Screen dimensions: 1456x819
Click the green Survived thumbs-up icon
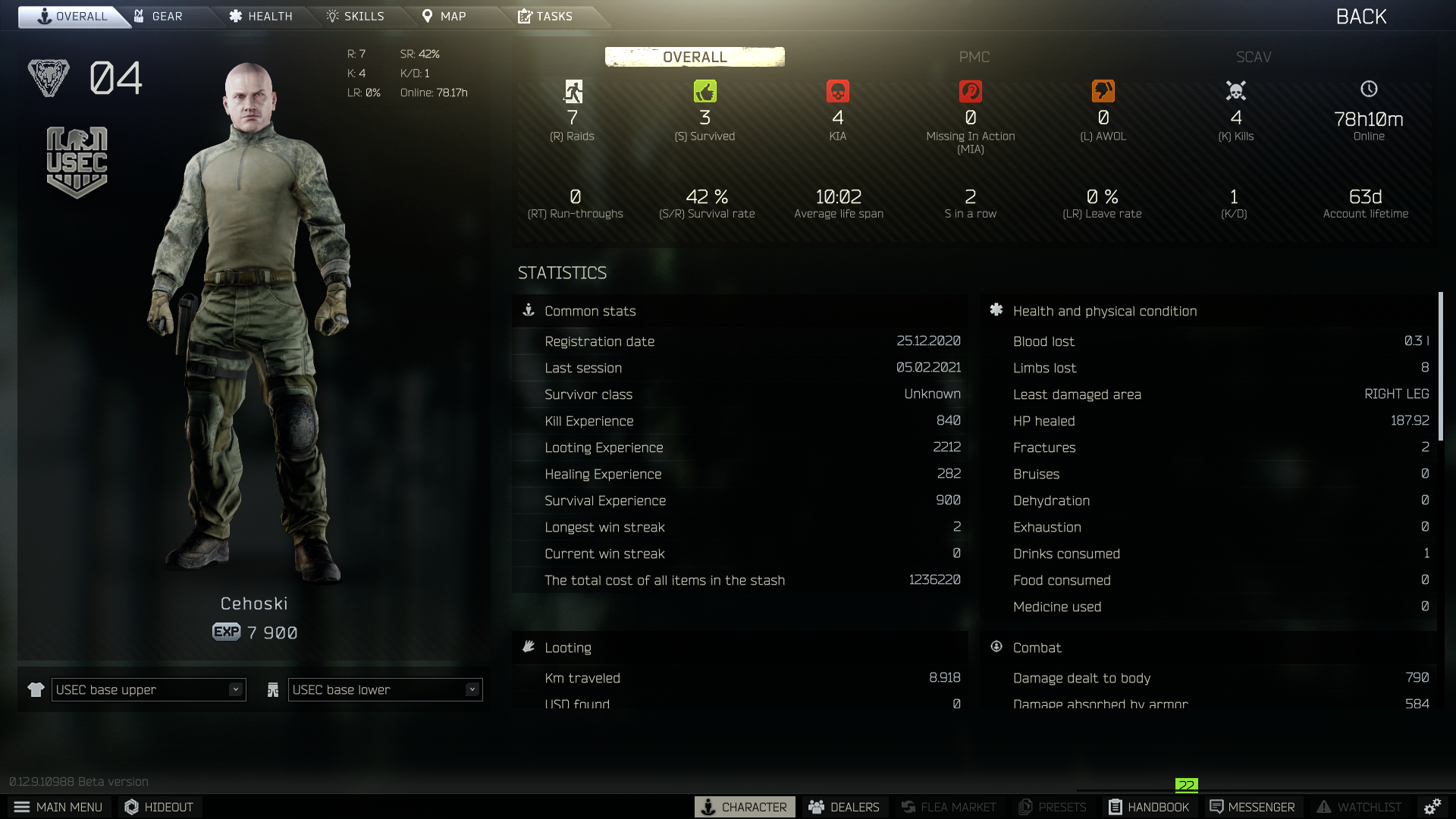[x=704, y=91]
